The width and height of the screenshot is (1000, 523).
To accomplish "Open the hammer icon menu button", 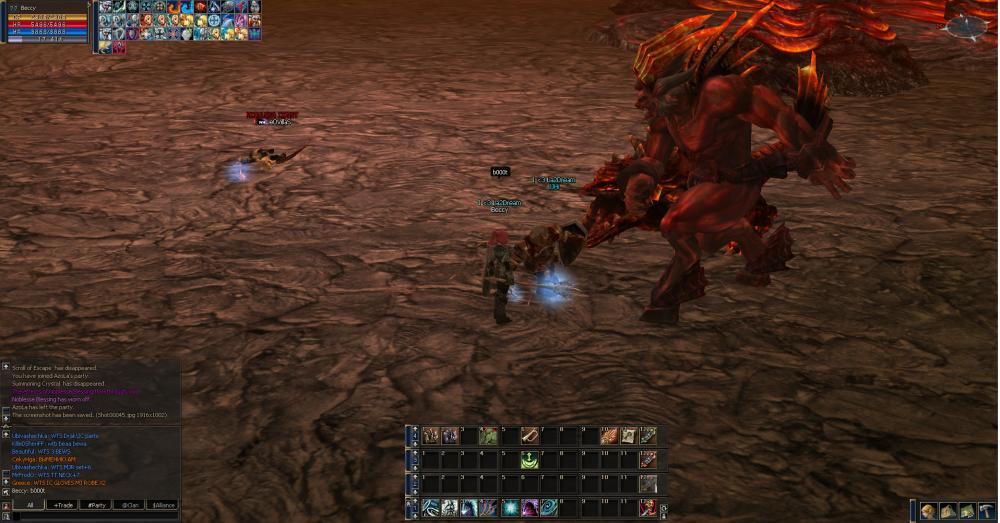I will [987, 512].
